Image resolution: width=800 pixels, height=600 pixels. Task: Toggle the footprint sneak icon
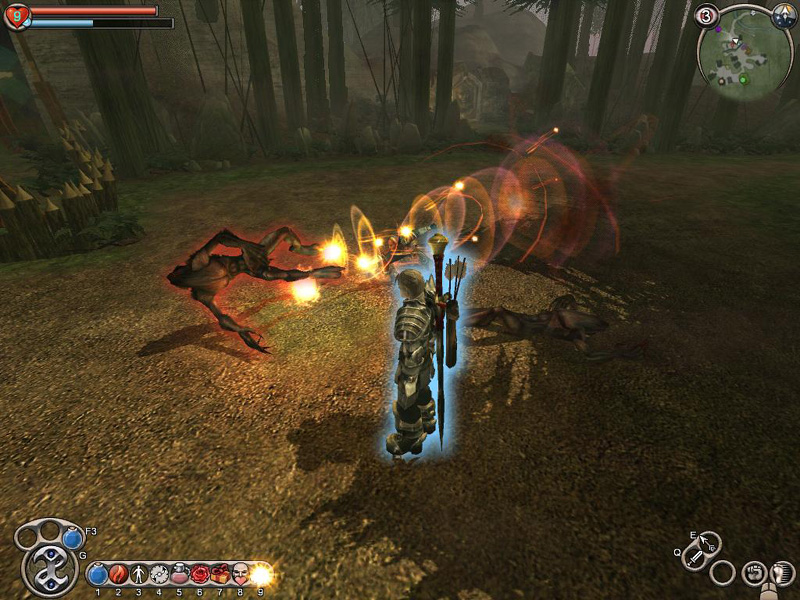pos(783,573)
